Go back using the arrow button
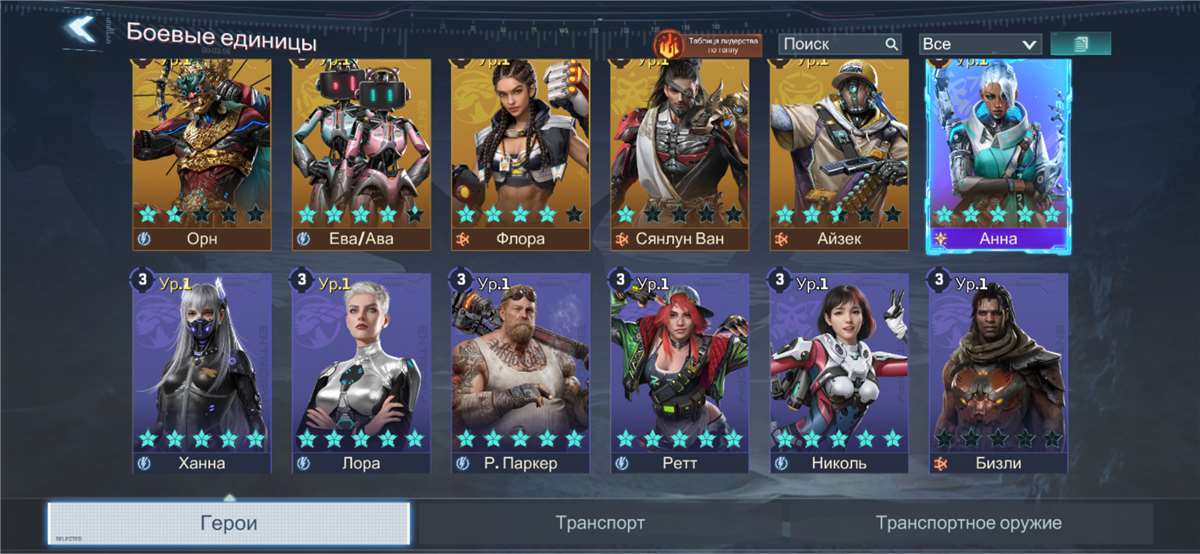This screenshot has width=1200, height=554. click(x=80, y=30)
